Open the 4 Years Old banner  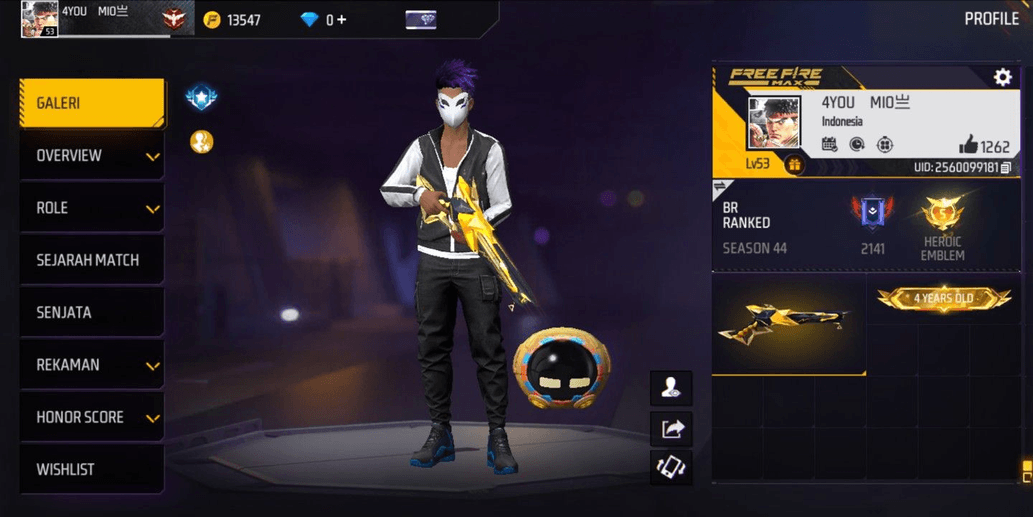tap(943, 298)
